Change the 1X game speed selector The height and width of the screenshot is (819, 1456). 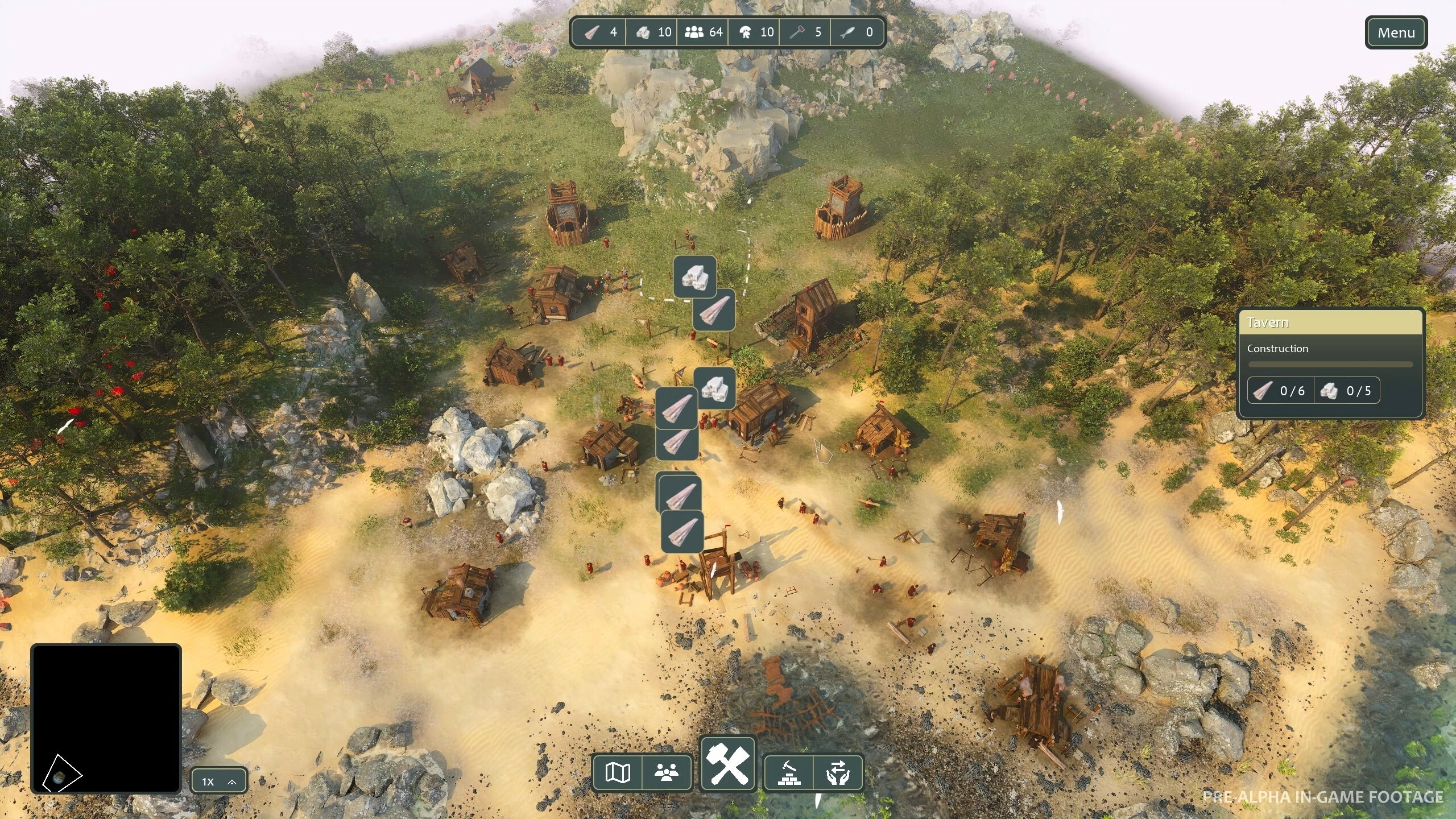point(219,781)
